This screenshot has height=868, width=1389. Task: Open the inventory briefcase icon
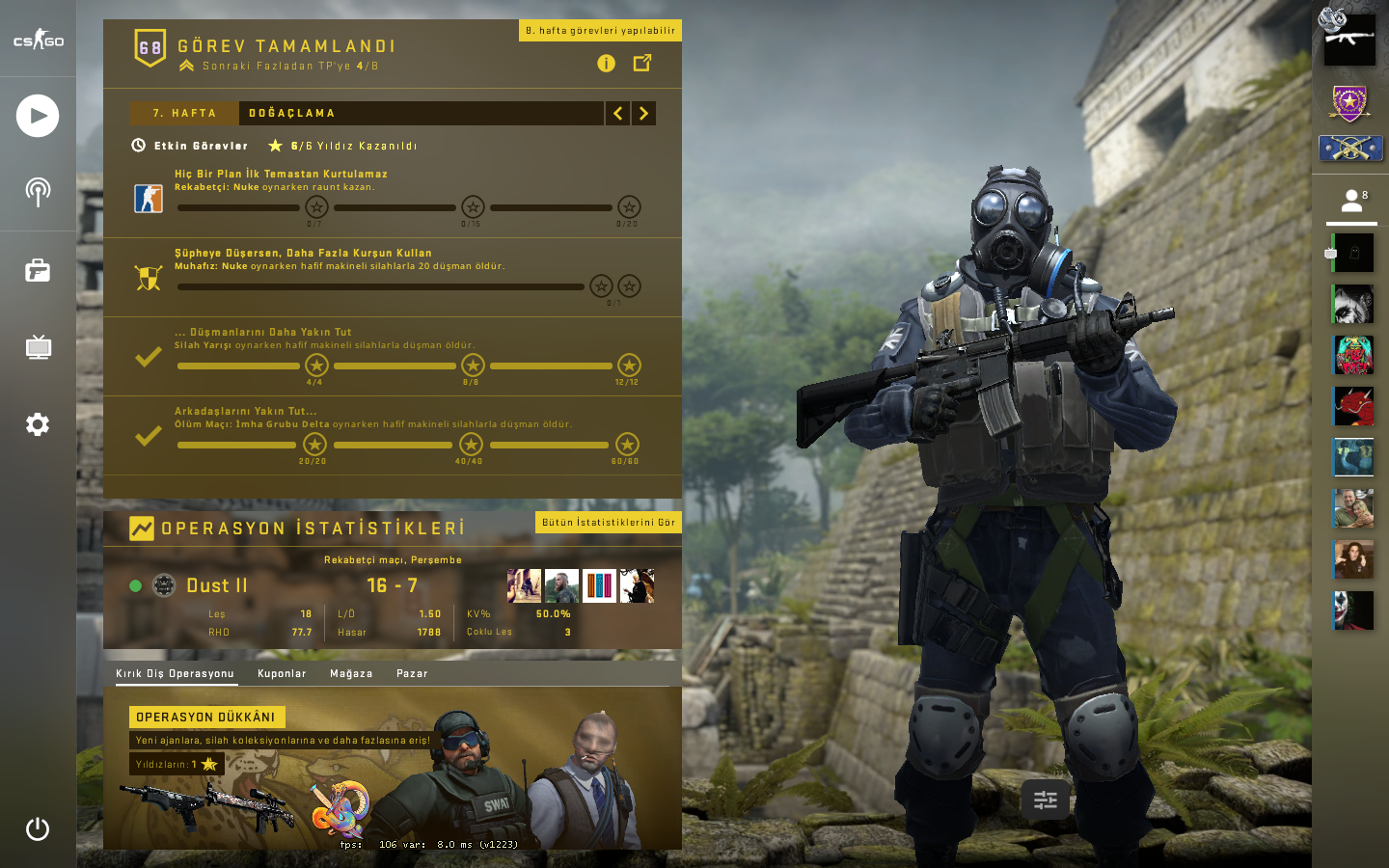[38, 271]
